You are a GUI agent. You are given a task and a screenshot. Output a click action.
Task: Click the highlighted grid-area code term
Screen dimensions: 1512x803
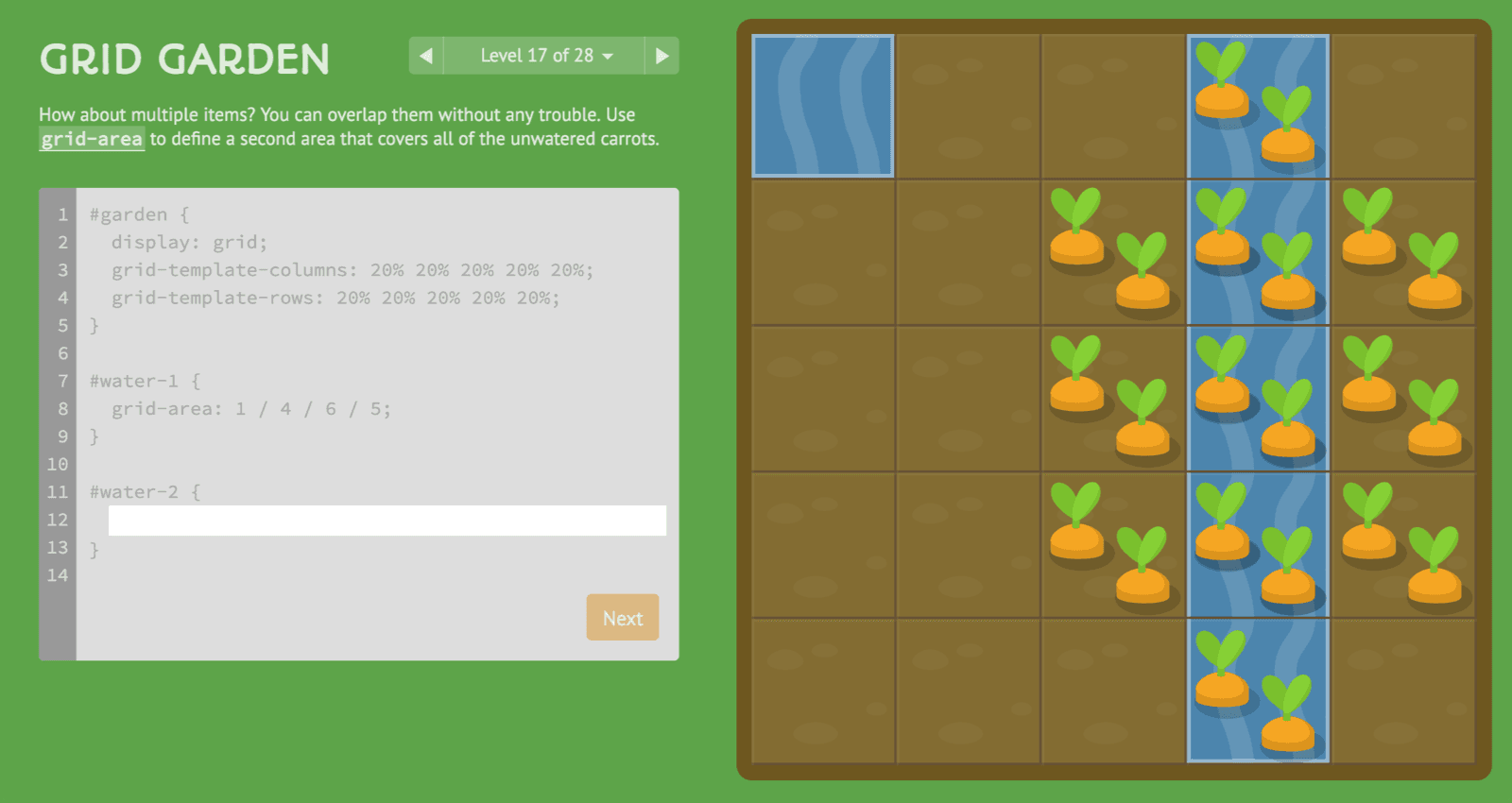pos(91,139)
